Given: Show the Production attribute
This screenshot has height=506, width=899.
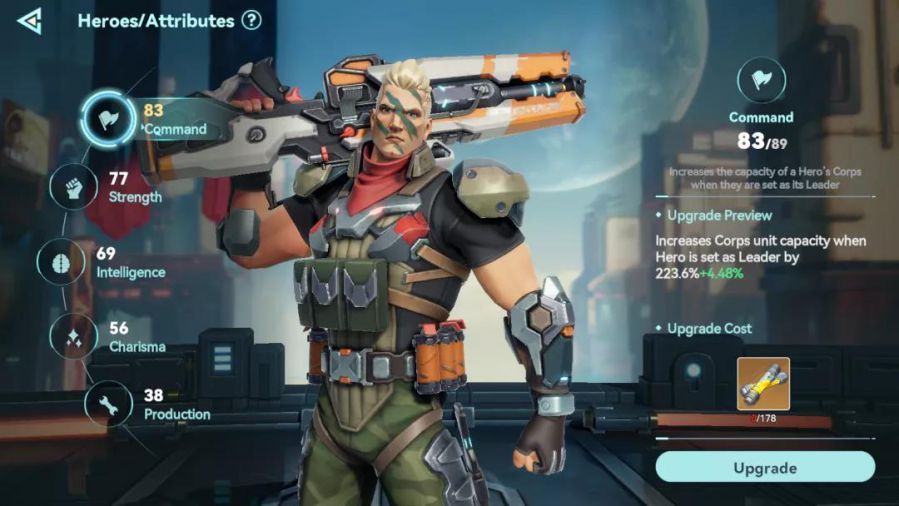Looking at the screenshot, I should pyautogui.click(x=108, y=404).
